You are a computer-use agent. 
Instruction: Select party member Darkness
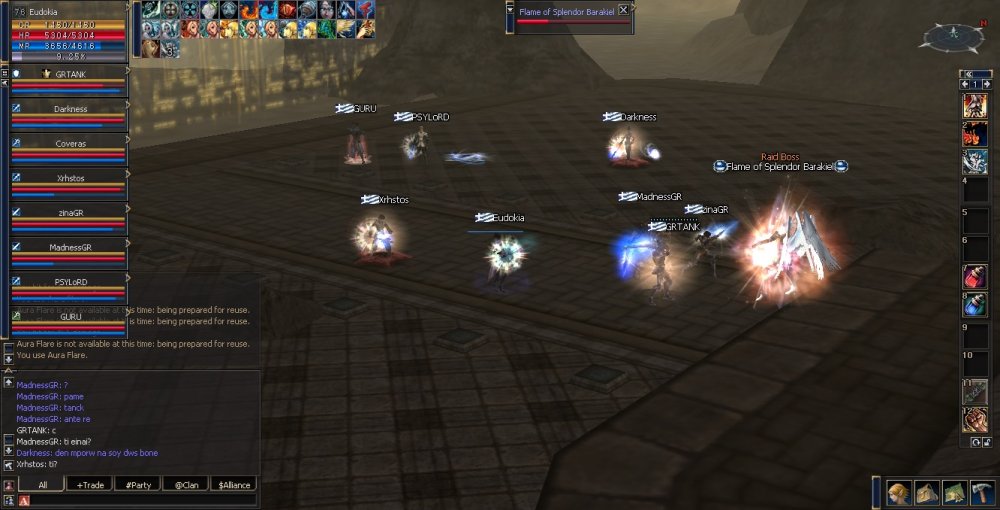[x=70, y=109]
